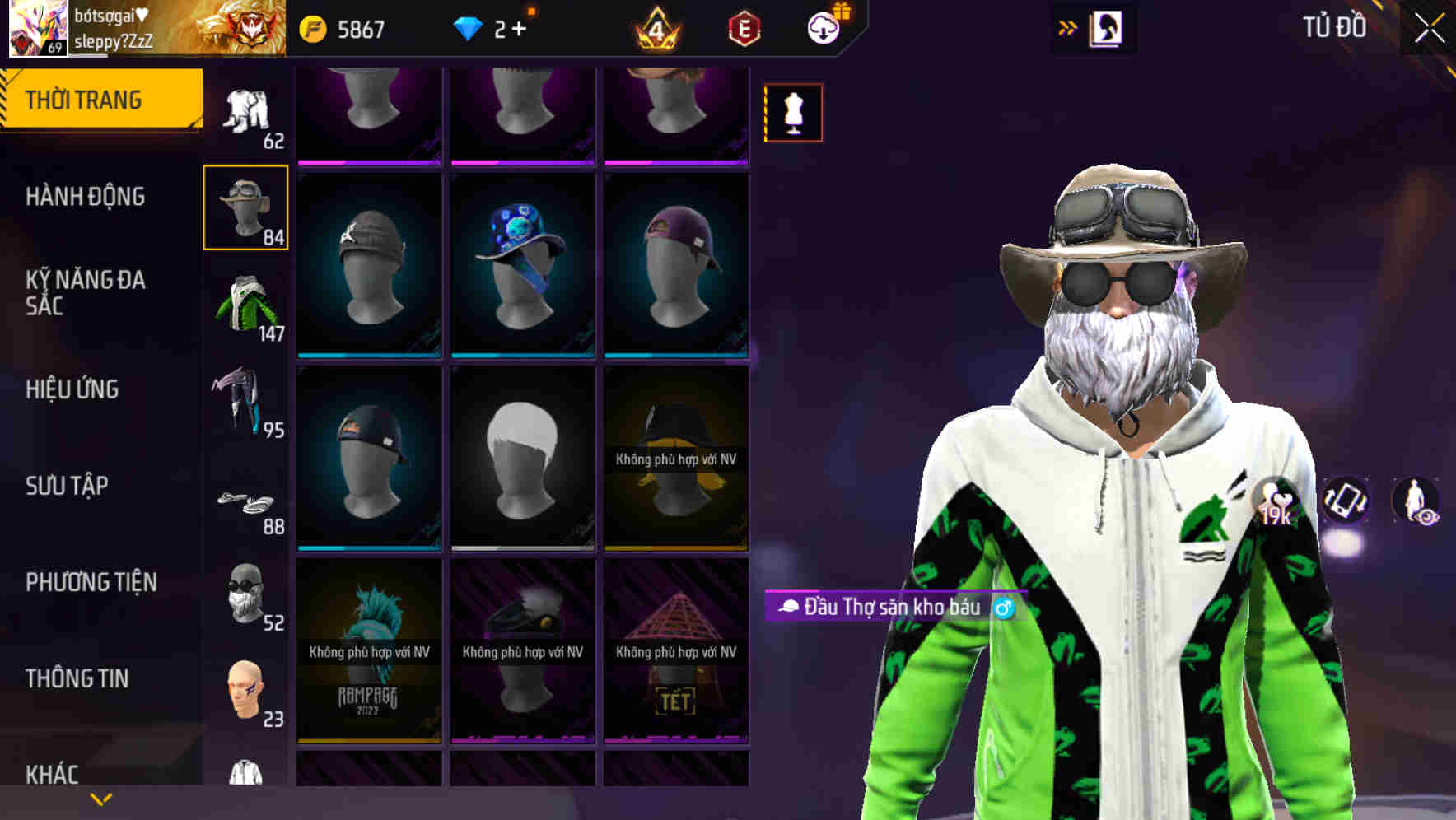Open the level 4 crown rank badge
1456x820 pixels.
point(655,27)
